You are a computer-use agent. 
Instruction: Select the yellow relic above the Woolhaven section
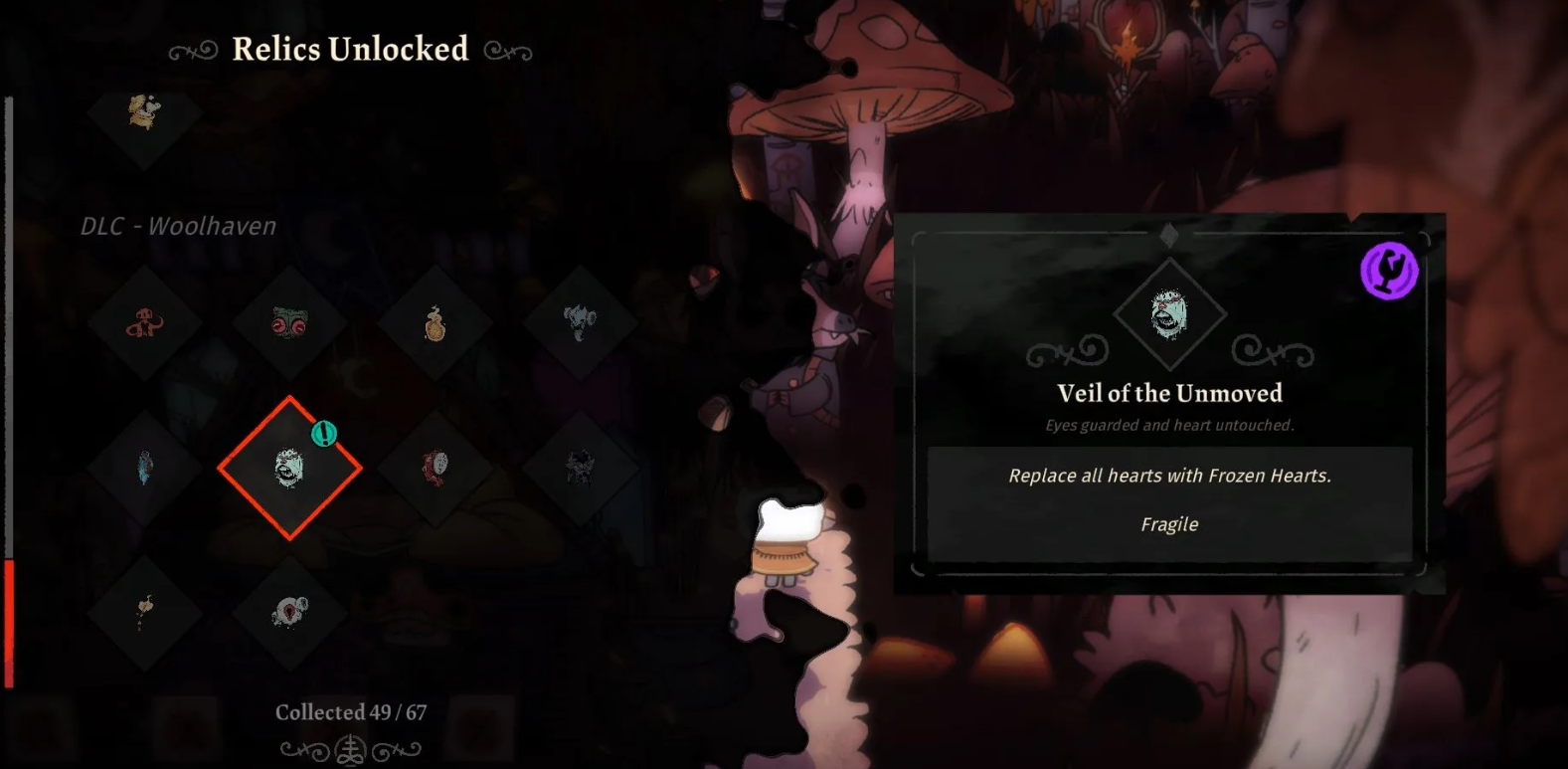pyautogui.click(x=145, y=112)
